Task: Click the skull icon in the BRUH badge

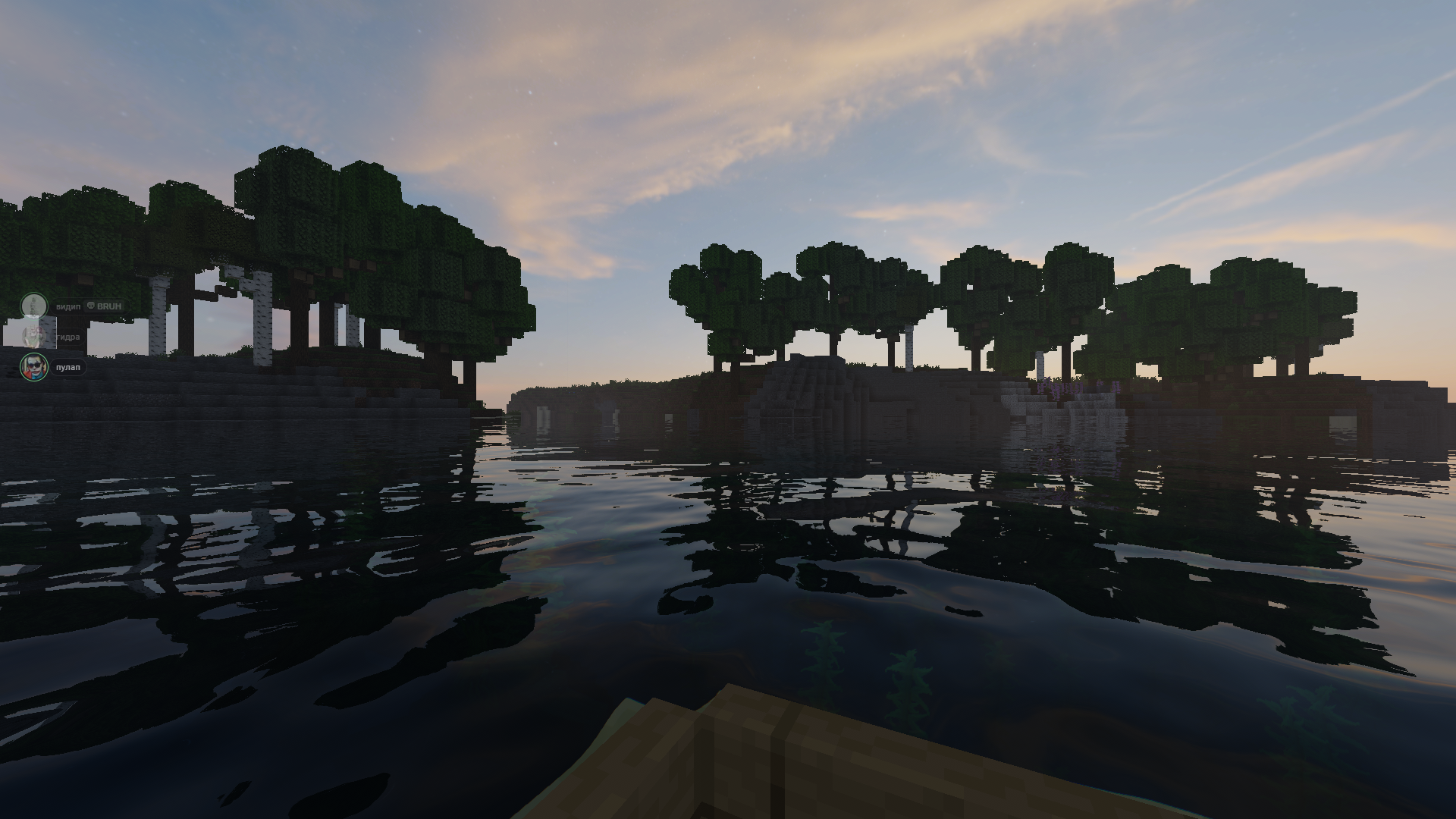Action: click(x=91, y=306)
